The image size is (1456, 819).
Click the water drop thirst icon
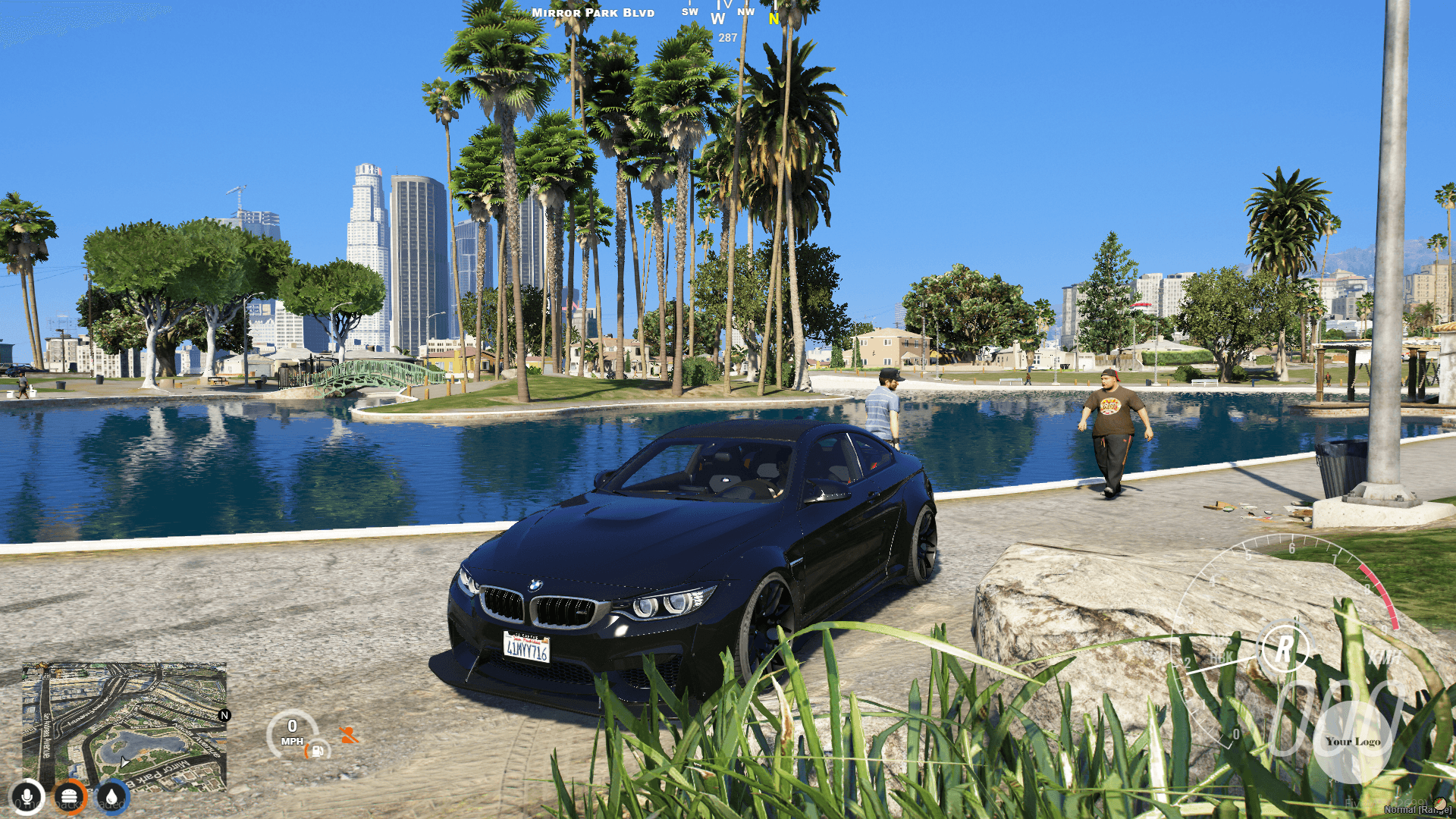tap(112, 798)
